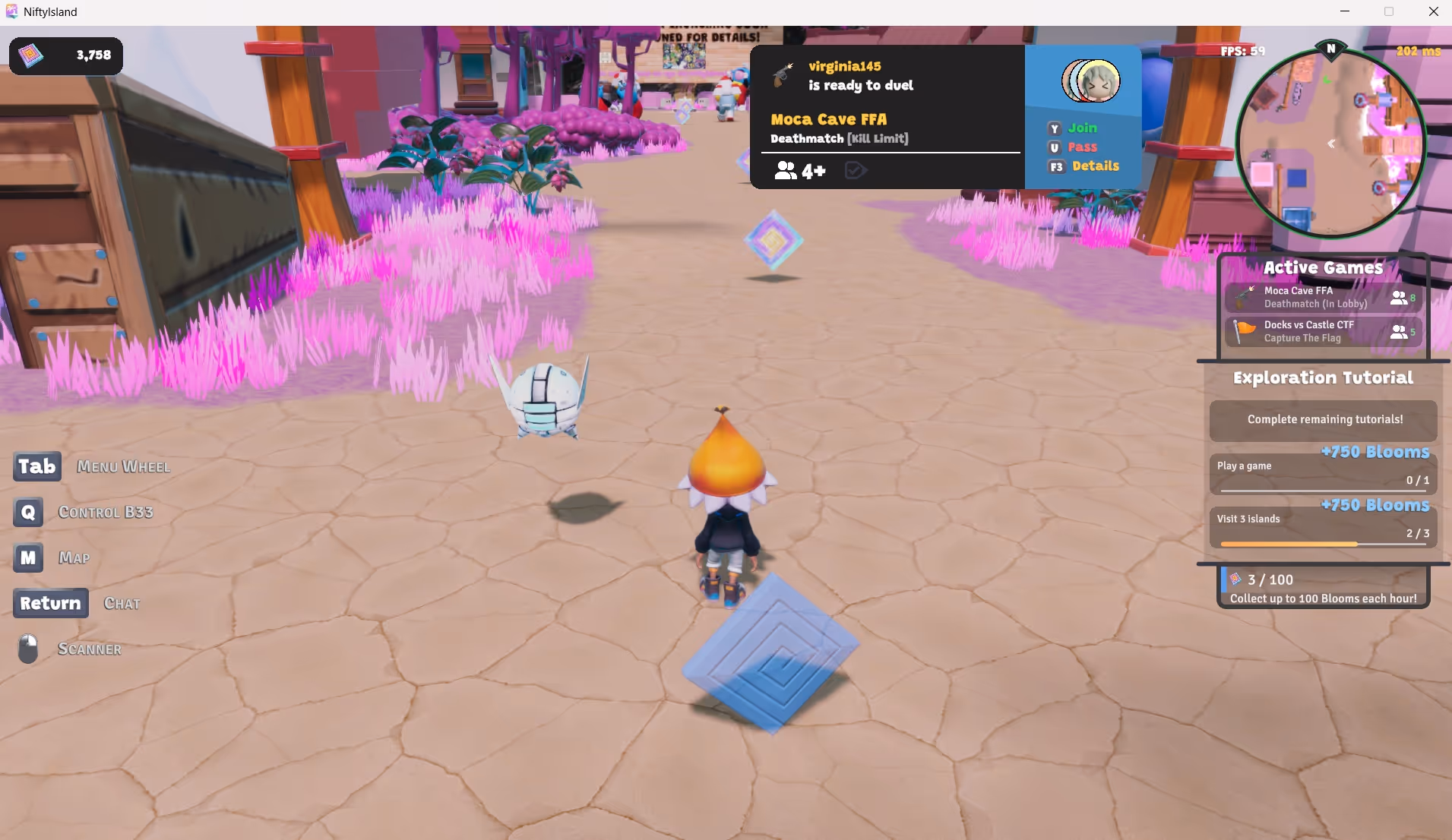Open the Visit 3 islands tutorial task
This screenshot has width=1452, height=840.
pyautogui.click(x=1322, y=526)
